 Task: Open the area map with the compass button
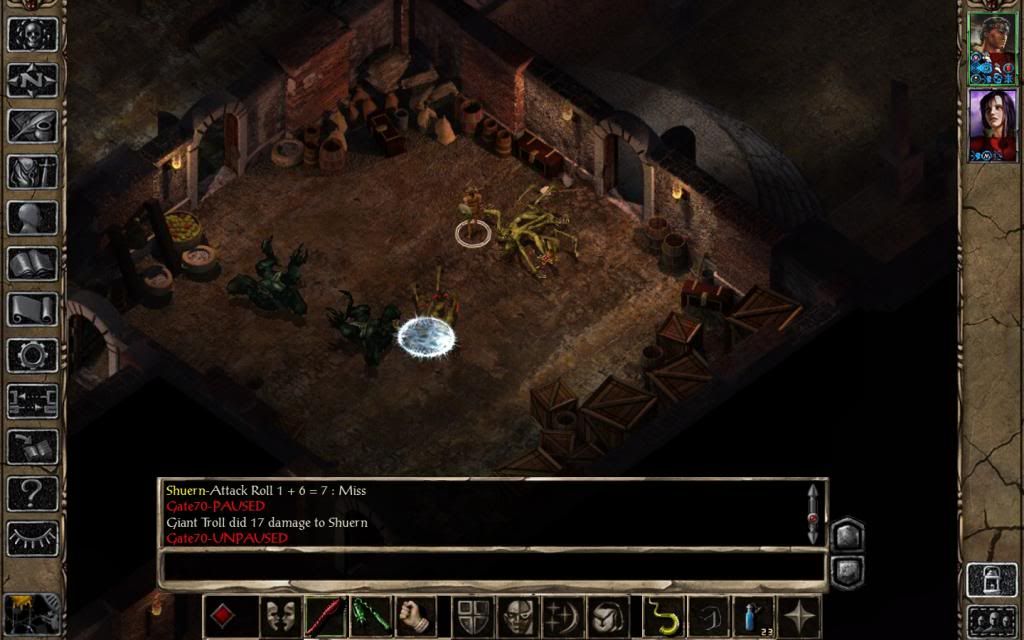pos(33,80)
